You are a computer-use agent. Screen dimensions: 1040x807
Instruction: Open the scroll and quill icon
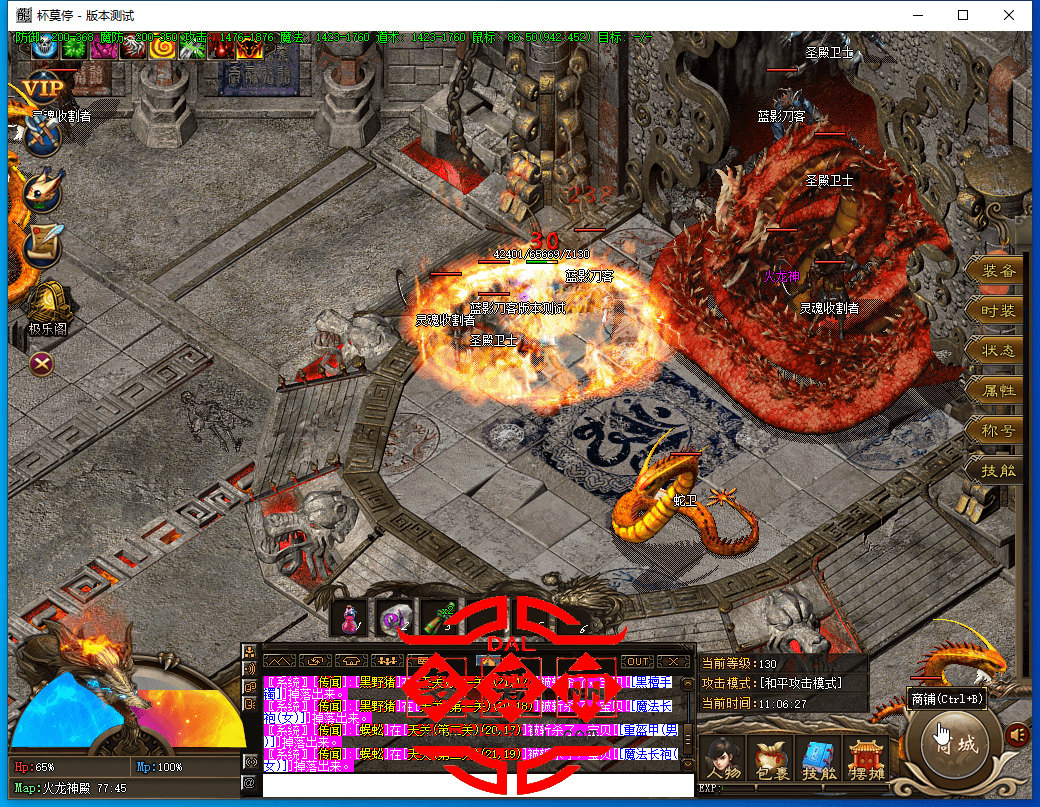click(x=44, y=243)
